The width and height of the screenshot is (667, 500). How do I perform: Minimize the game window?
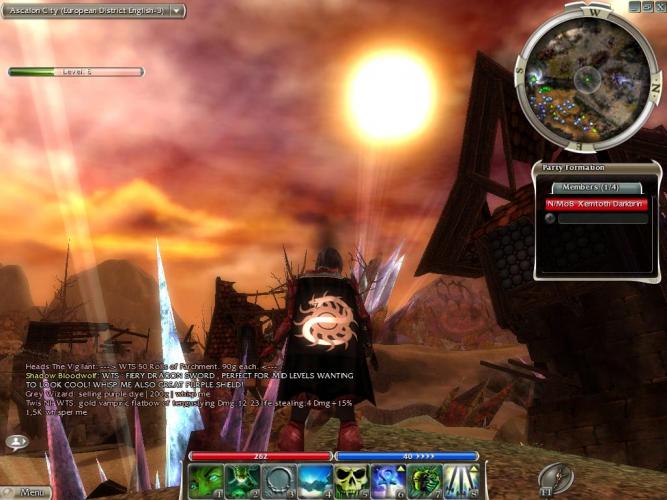pos(635,6)
